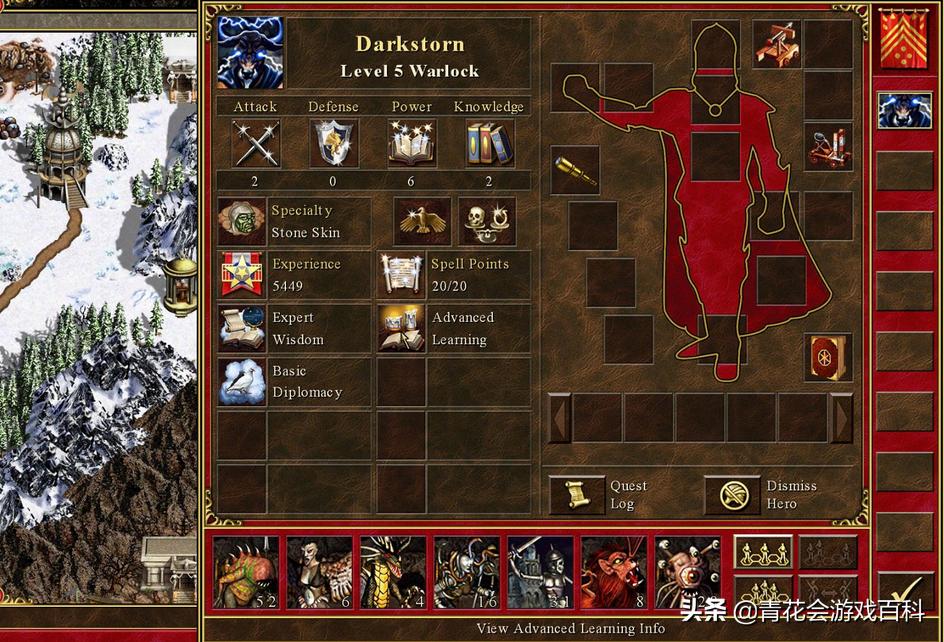
Task: Select the gold dragon army stack
Action: (392, 572)
